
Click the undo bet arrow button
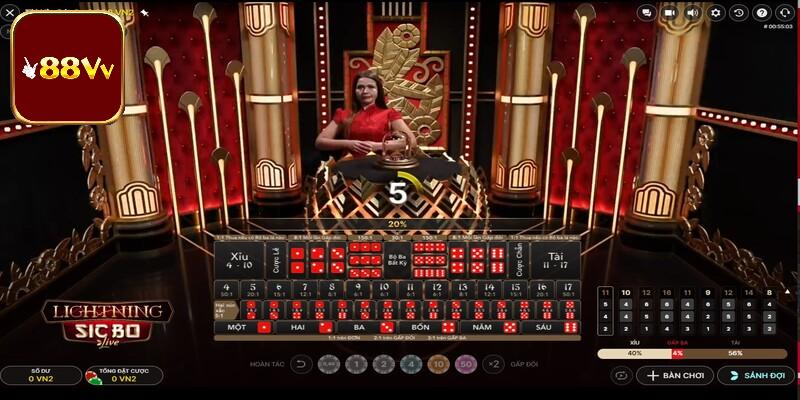301,365
